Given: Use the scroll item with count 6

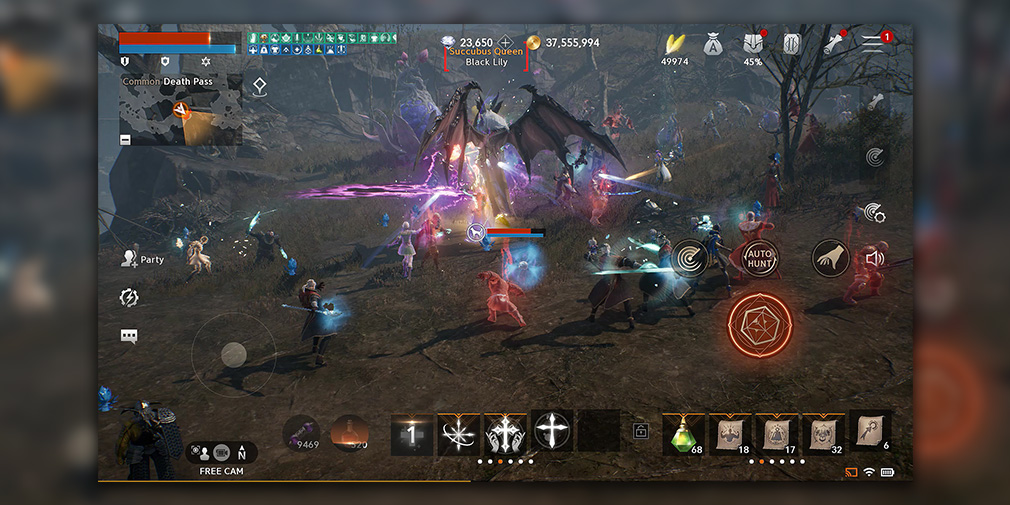Looking at the screenshot, I should (x=869, y=430).
